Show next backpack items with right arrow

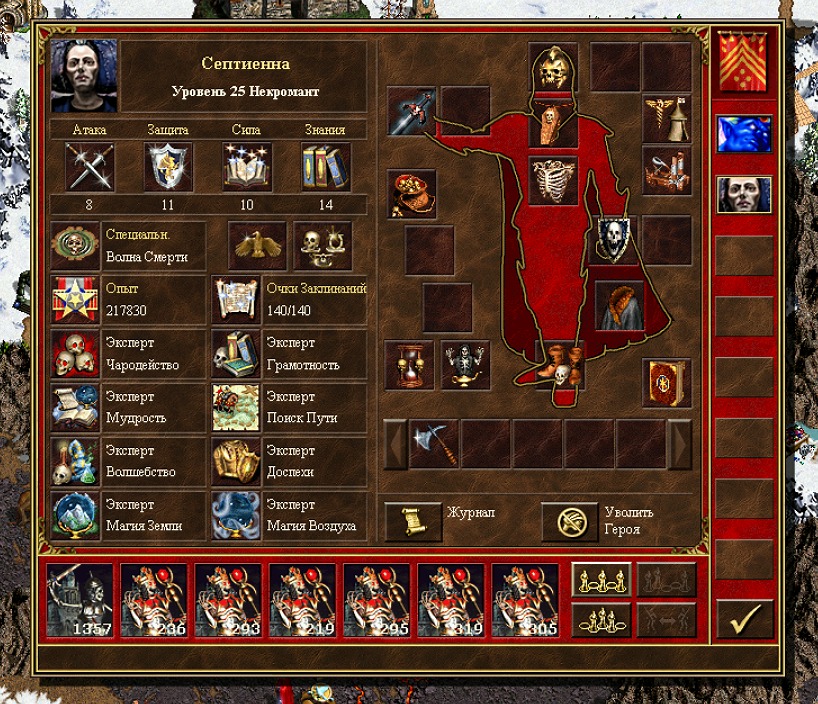680,443
